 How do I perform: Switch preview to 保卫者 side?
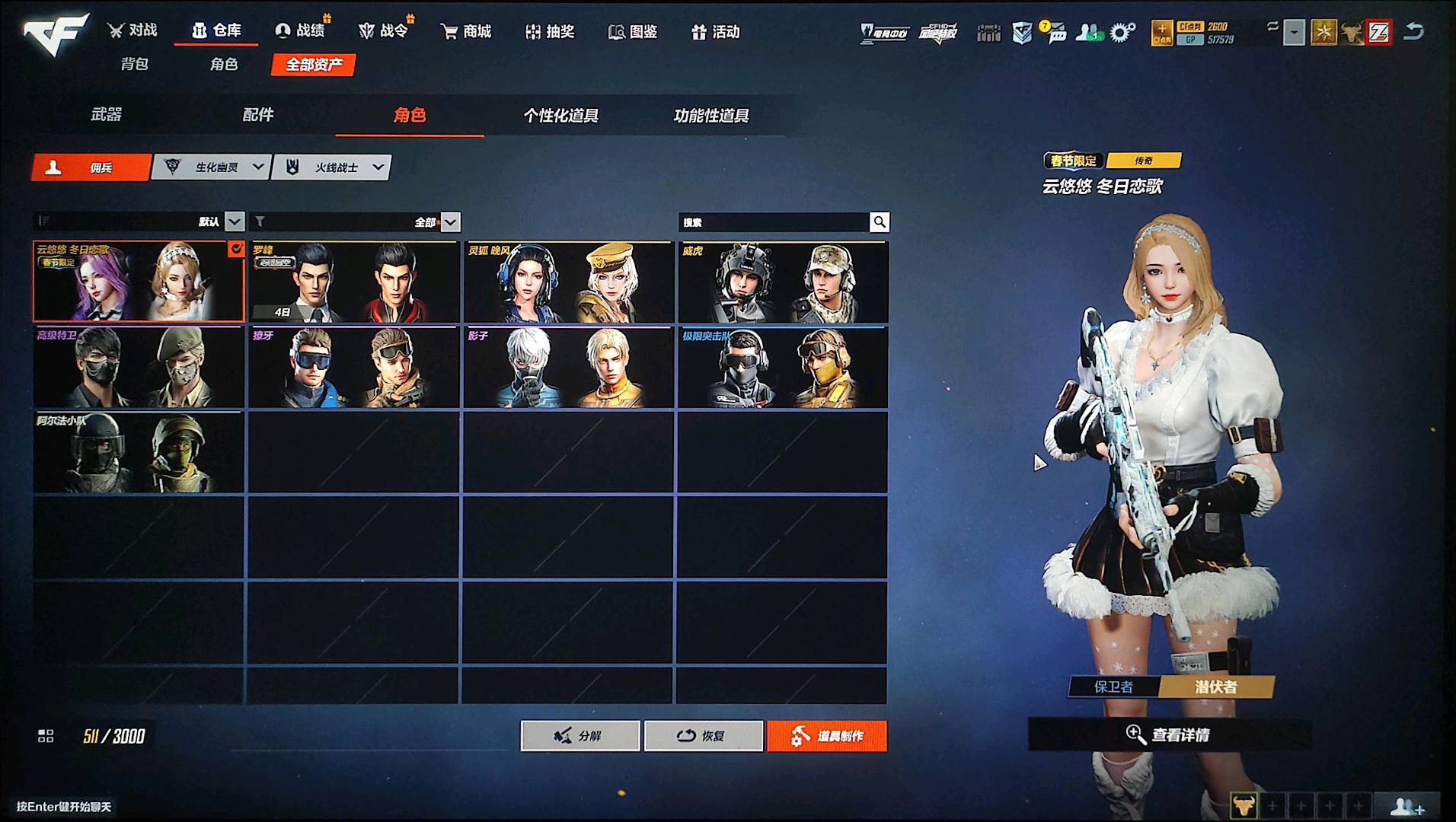pos(1113,687)
